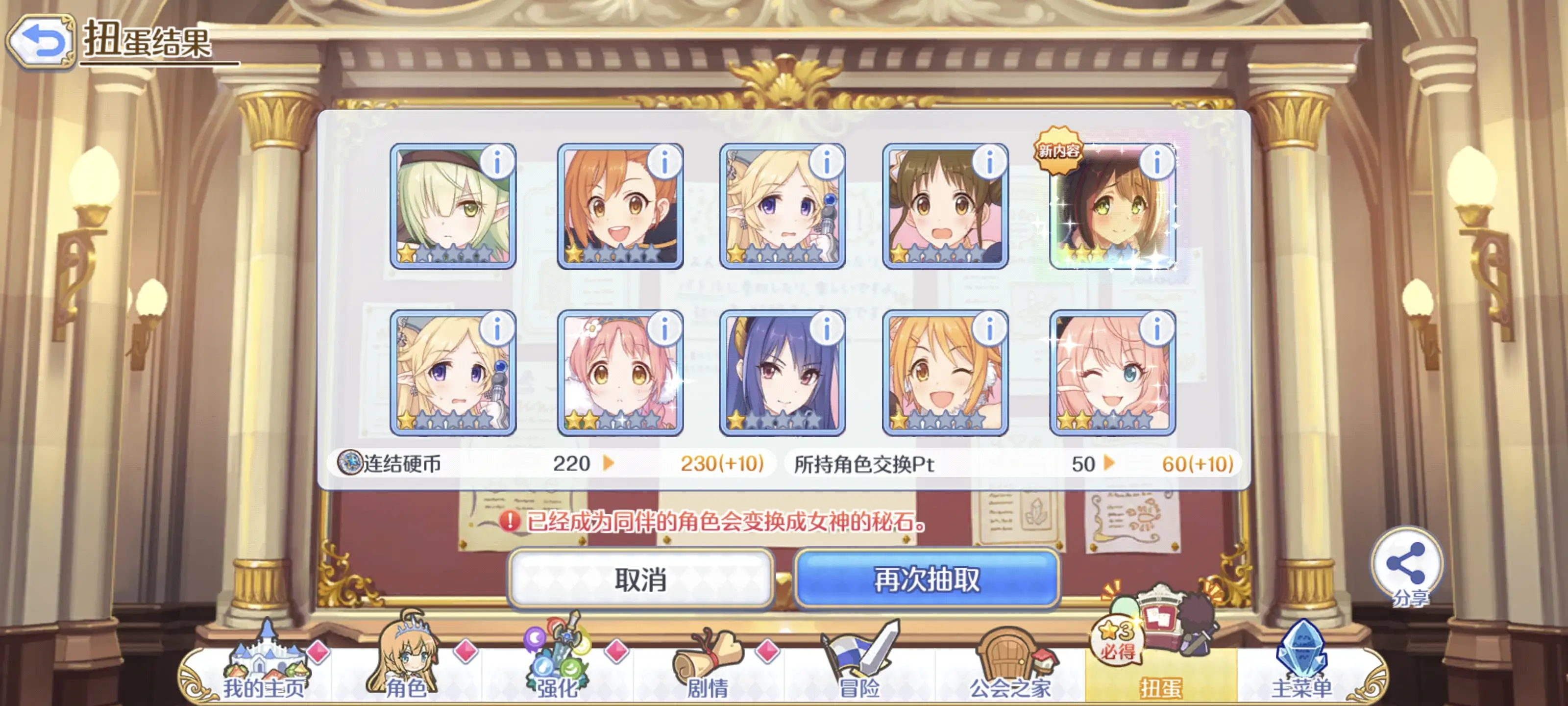Expand the 所持角色交换Pt arrow
1568x706 pixels.
point(1111,464)
